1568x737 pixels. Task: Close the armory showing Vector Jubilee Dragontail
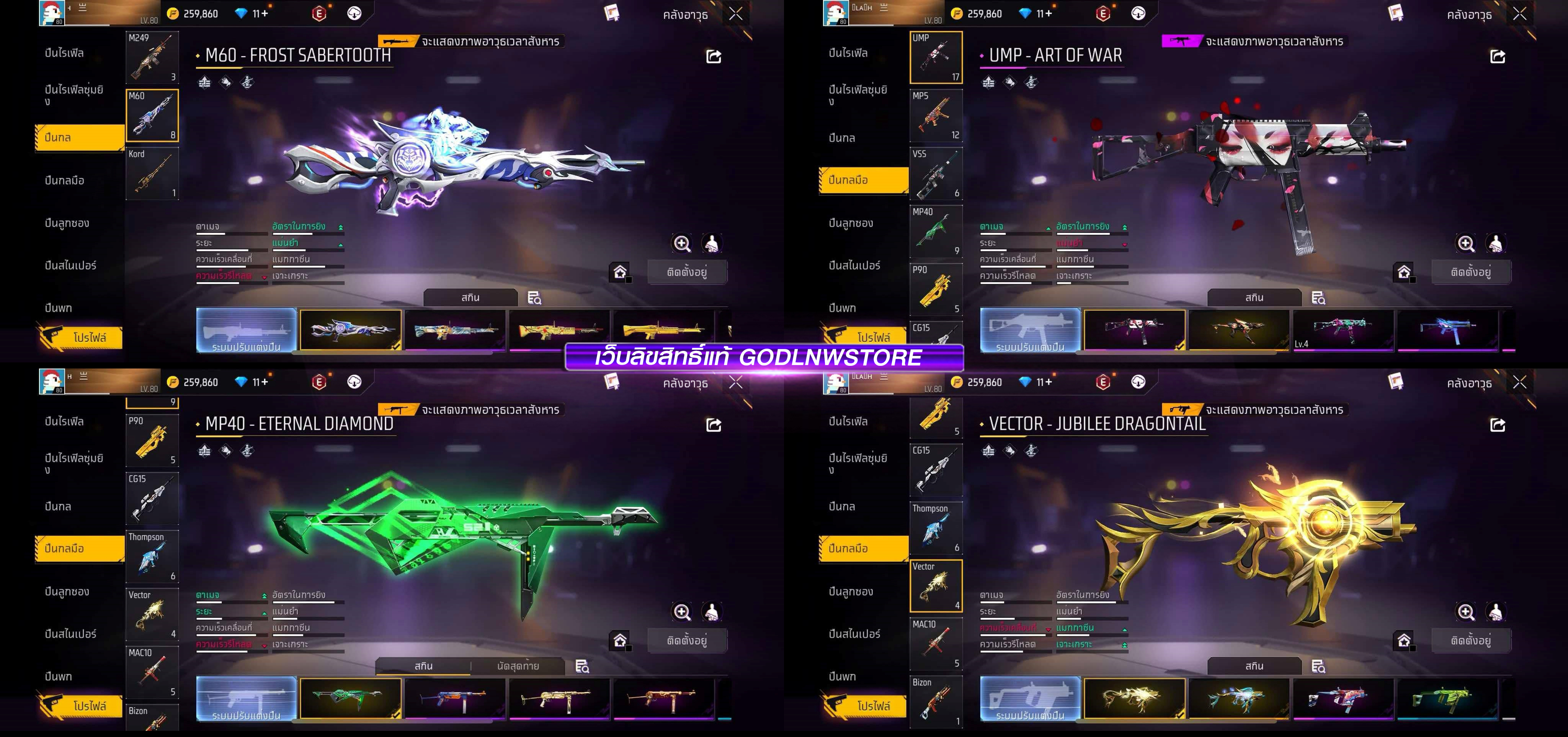tap(1519, 383)
